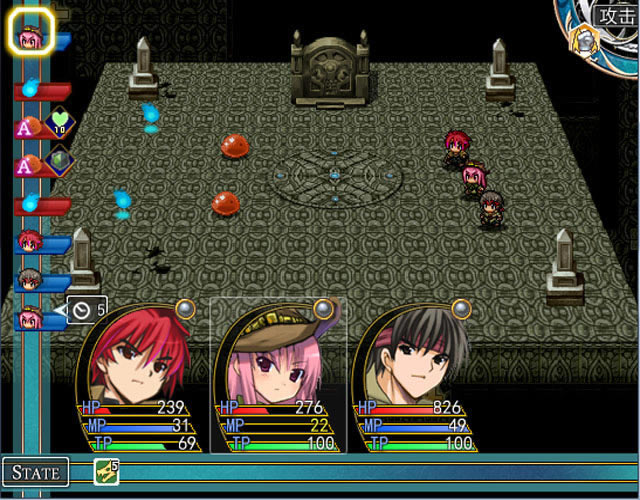The width and height of the screenshot is (640, 500).
Task: Open the State panel
Action: pos(36,471)
